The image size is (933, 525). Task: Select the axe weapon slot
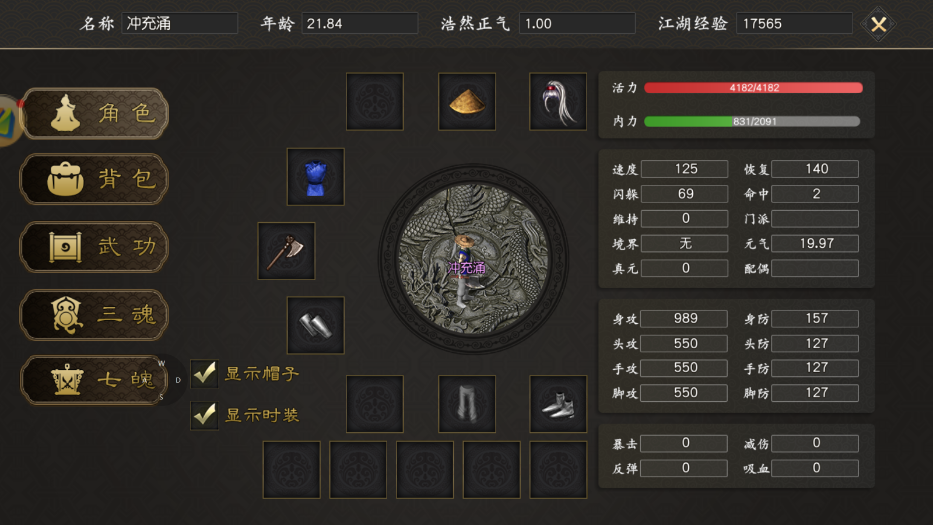(287, 251)
